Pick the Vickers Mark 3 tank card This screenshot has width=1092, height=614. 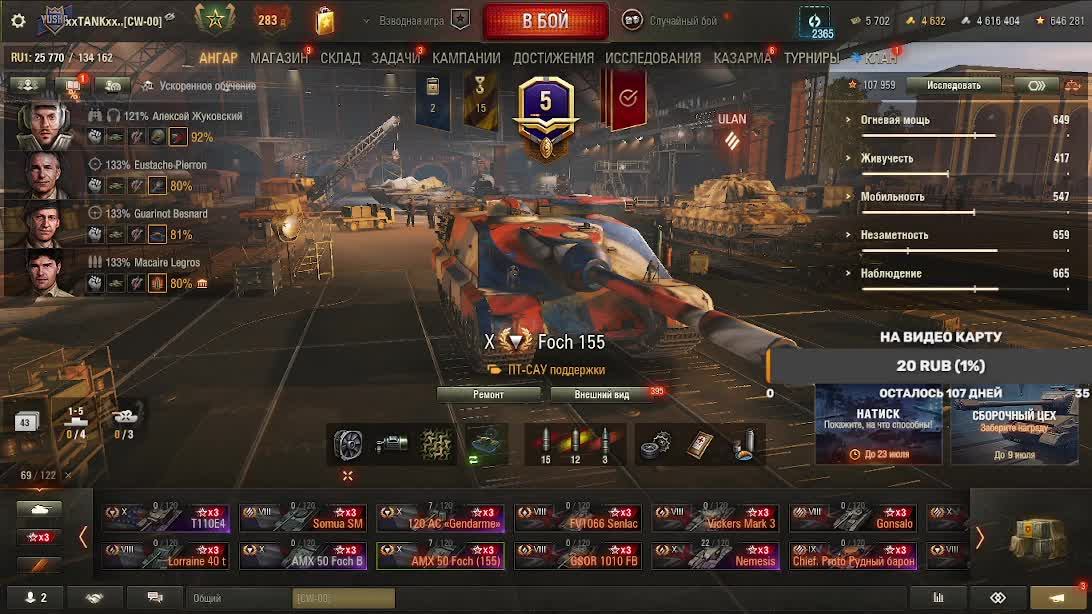716,517
